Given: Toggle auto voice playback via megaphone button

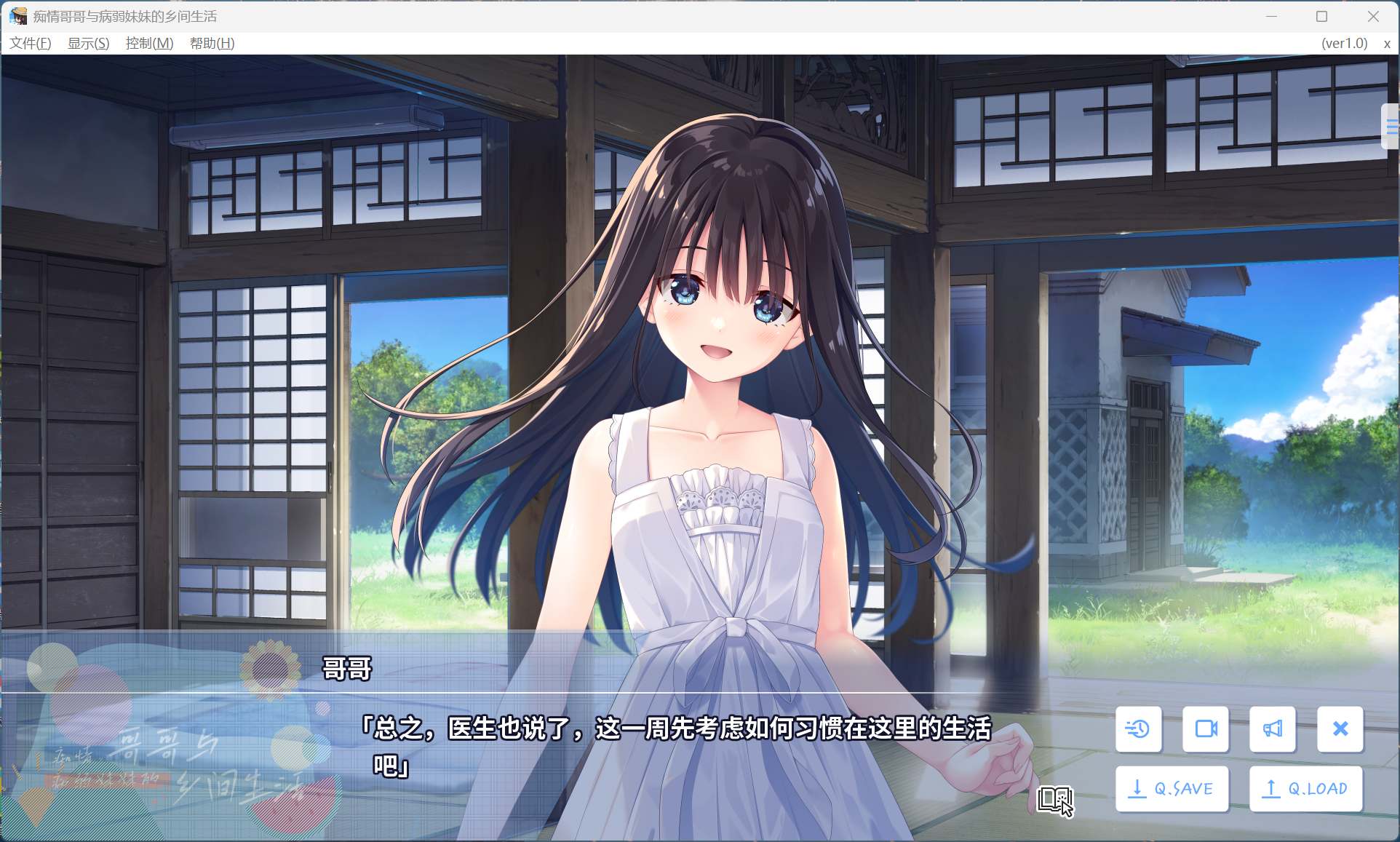Looking at the screenshot, I should [1273, 729].
